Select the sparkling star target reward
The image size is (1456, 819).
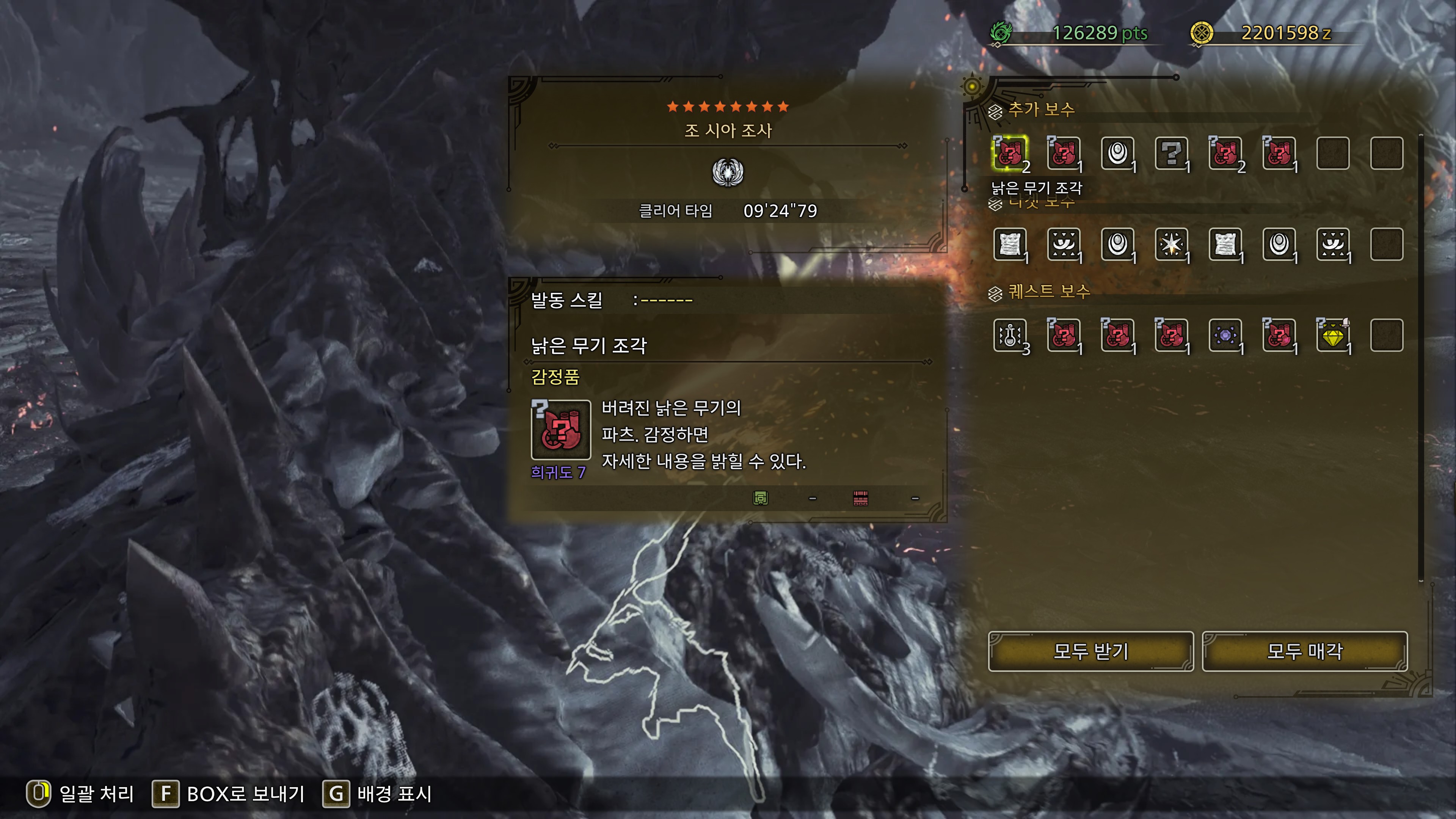pos(1172,244)
